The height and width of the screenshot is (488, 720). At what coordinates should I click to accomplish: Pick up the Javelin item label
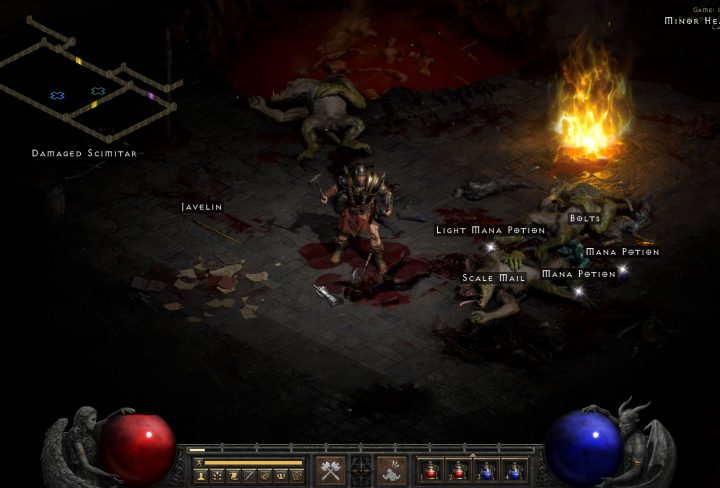(x=201, y=207)
